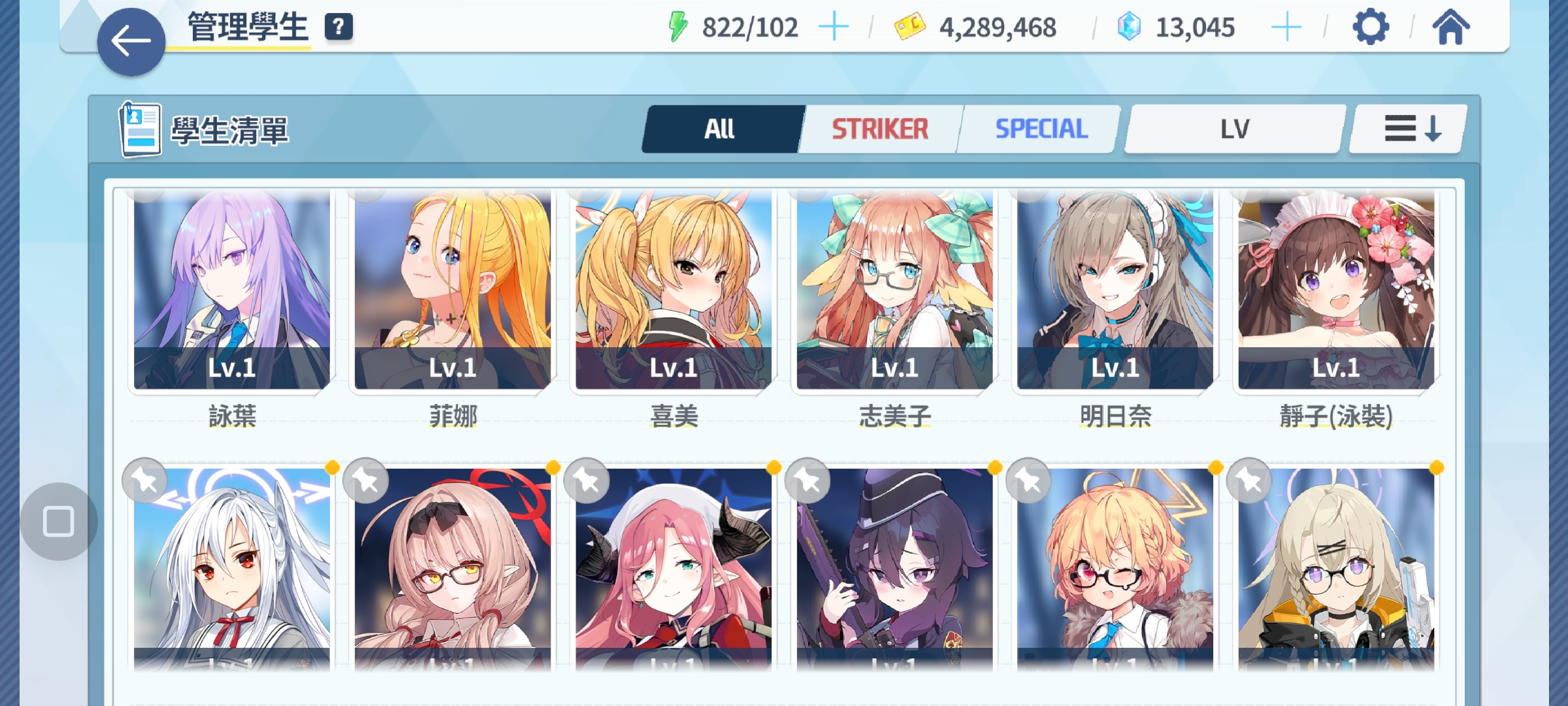Tap the floating square overlay button

point(58,522)
